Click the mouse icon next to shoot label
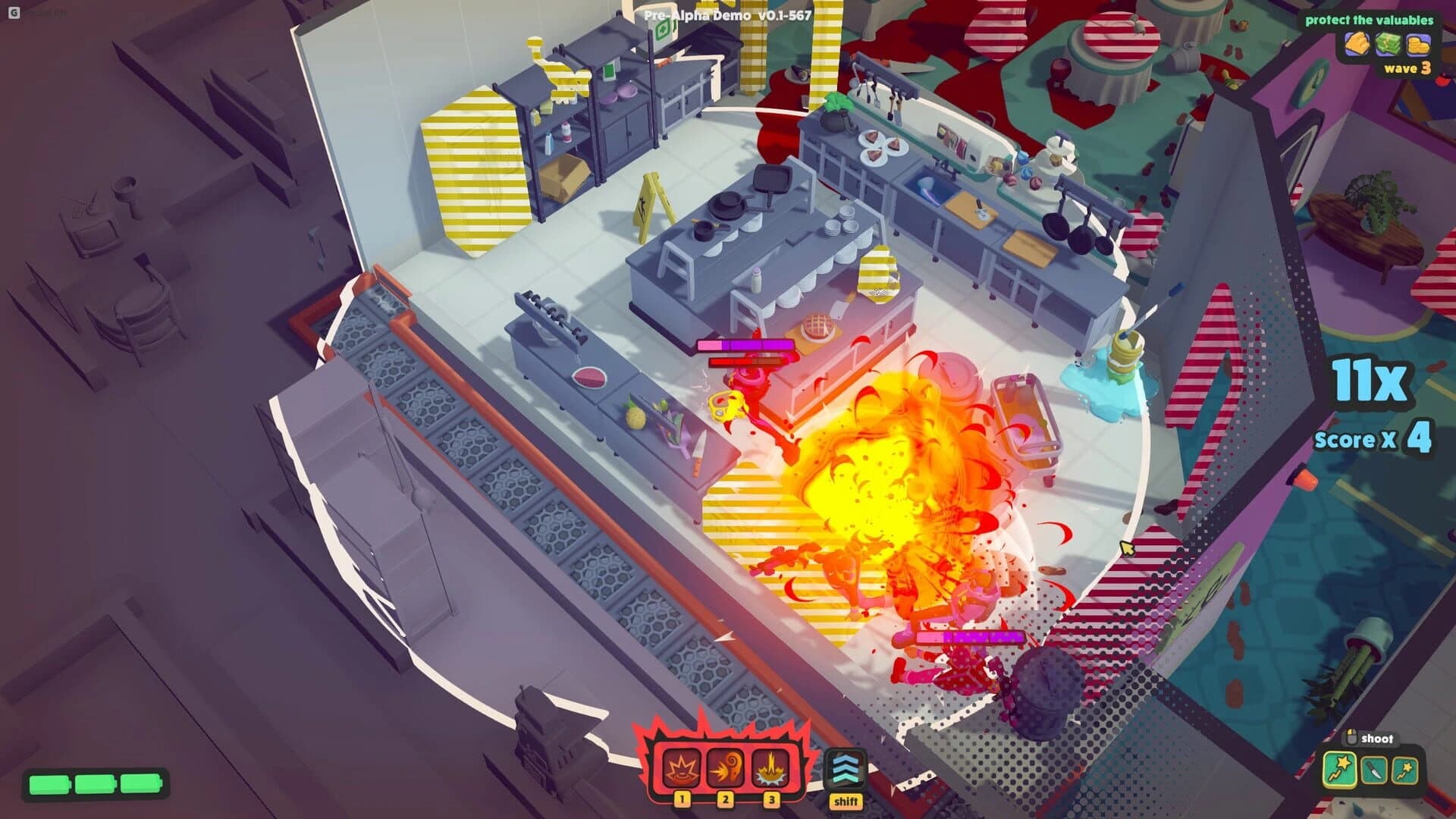The image size is (1456, 819). pos(1351,736)
